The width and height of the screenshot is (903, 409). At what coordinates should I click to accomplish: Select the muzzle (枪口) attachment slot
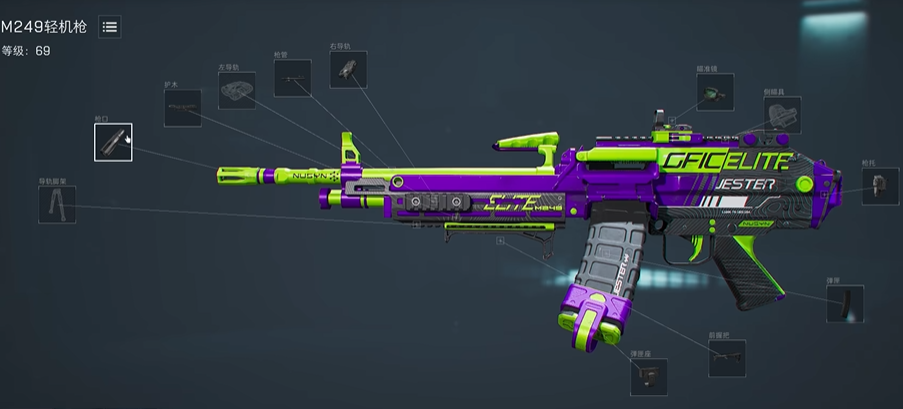pyautogui.click(x=113, y=141)
